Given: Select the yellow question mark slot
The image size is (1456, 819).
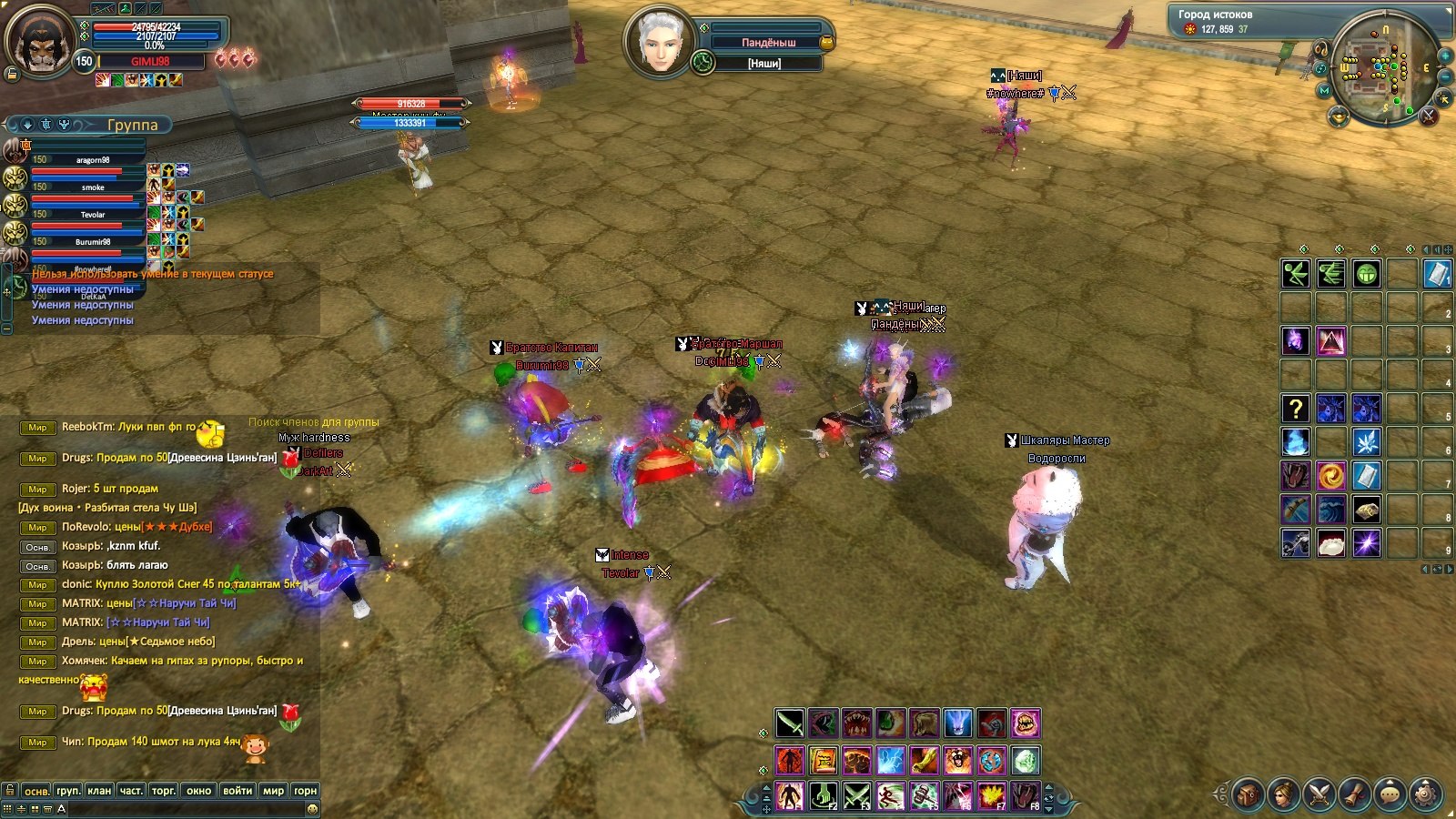Looking at the screenshot, I should tap(1296, 409).
